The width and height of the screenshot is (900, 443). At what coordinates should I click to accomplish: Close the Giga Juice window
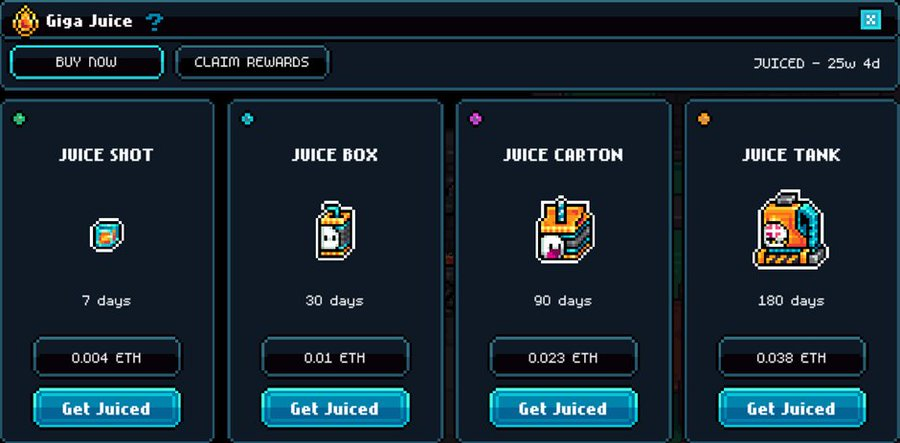[870, 20]
